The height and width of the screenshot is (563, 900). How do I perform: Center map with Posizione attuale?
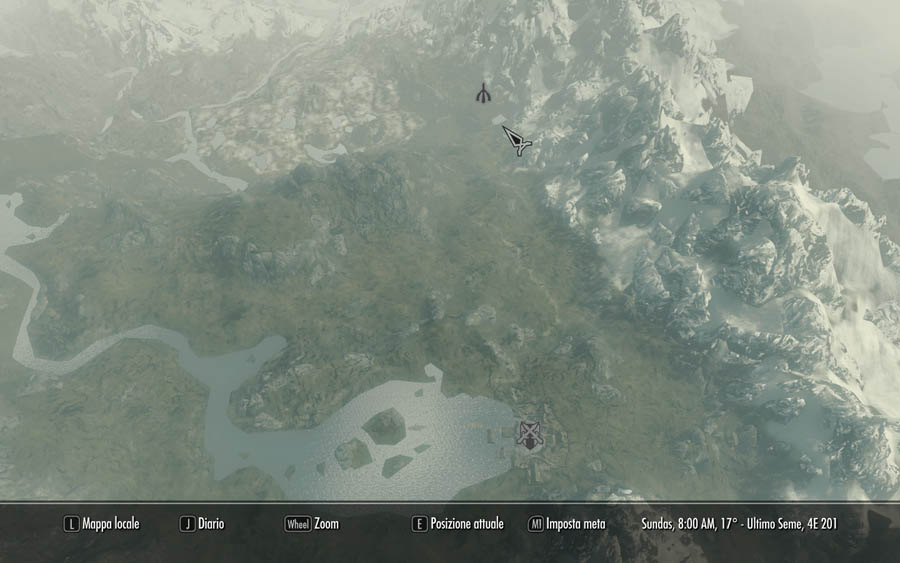point(458,524)
